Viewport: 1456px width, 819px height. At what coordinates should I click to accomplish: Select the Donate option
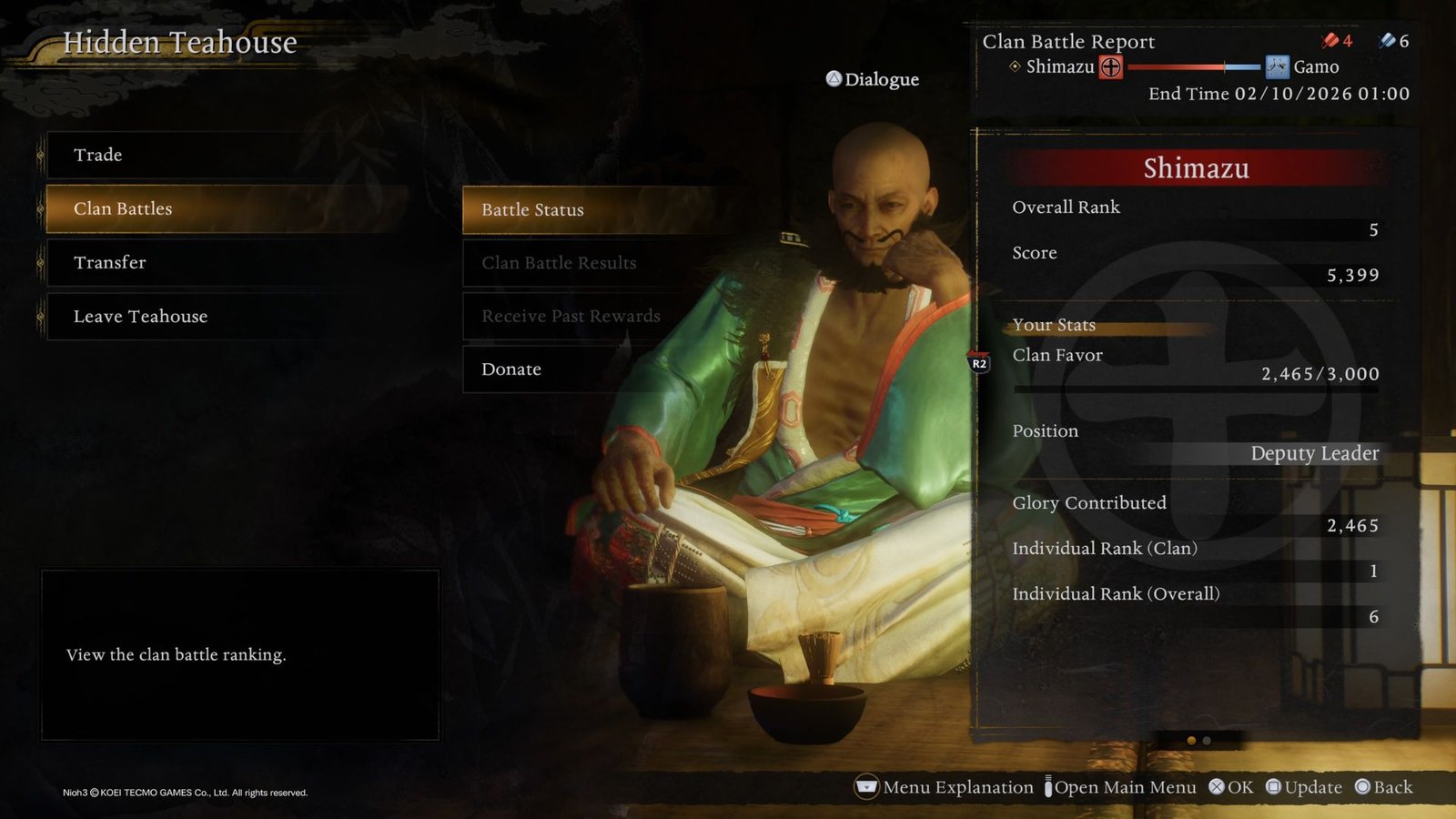(511, 369)
